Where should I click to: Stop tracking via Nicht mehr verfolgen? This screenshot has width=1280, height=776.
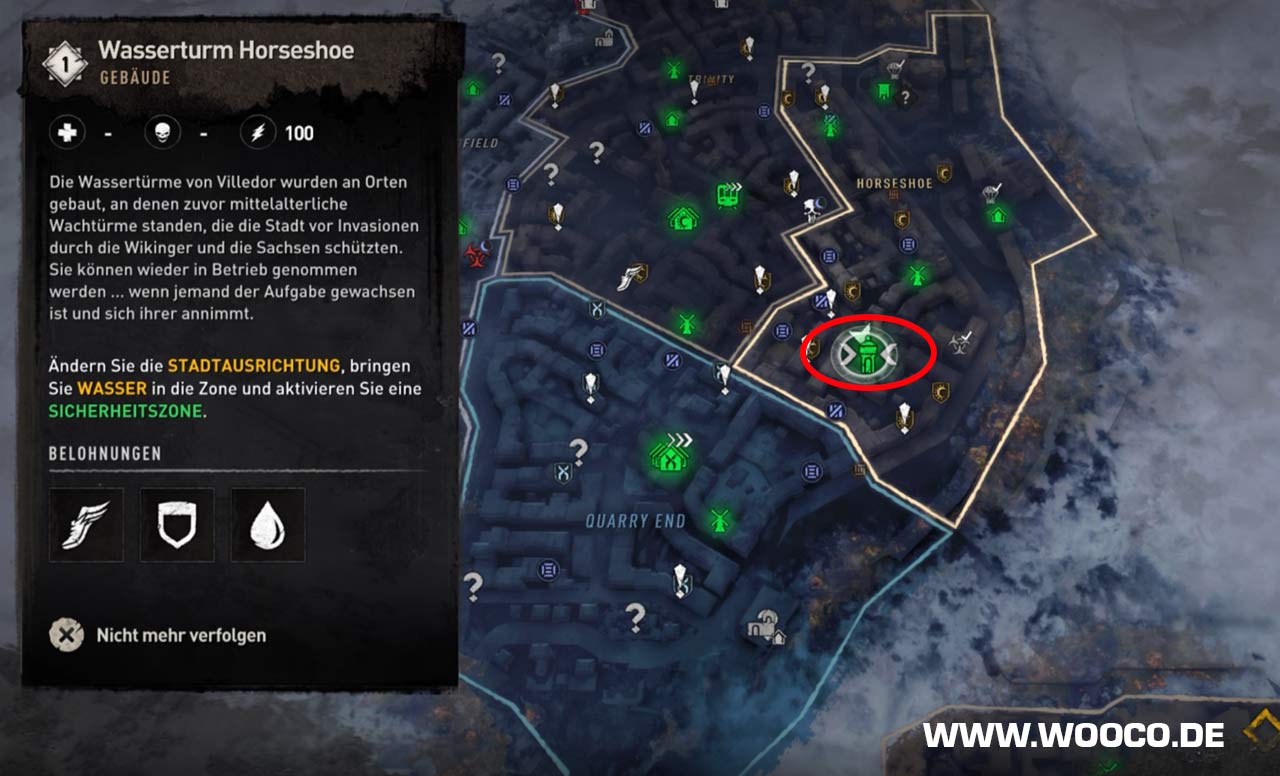[x=67, y=635]
